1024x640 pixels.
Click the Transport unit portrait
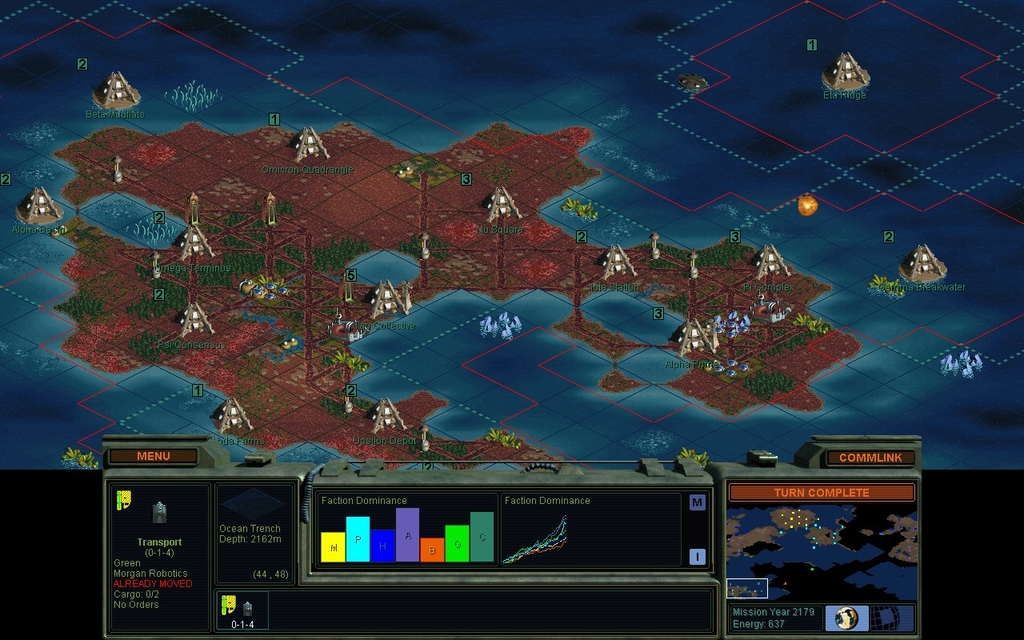point(159,513)
